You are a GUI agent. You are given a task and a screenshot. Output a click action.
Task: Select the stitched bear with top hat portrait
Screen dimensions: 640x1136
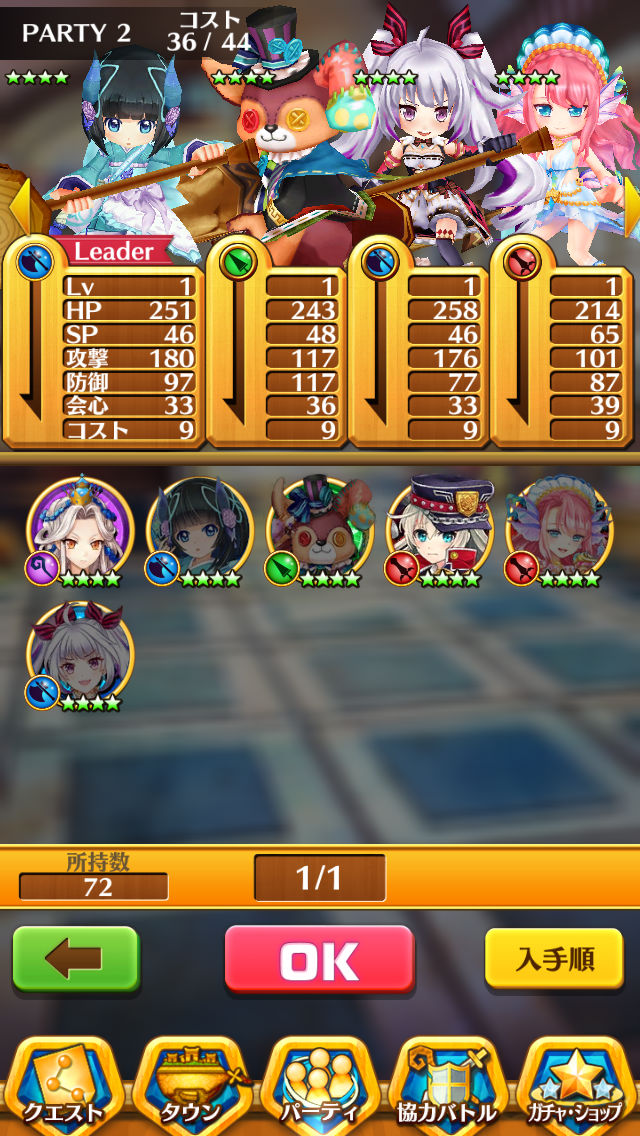pos(318,530)
